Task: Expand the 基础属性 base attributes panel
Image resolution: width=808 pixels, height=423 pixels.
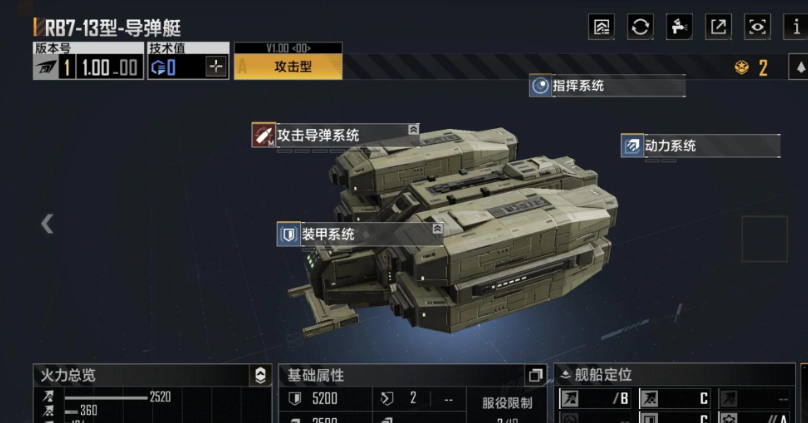Action: (535, 375)
